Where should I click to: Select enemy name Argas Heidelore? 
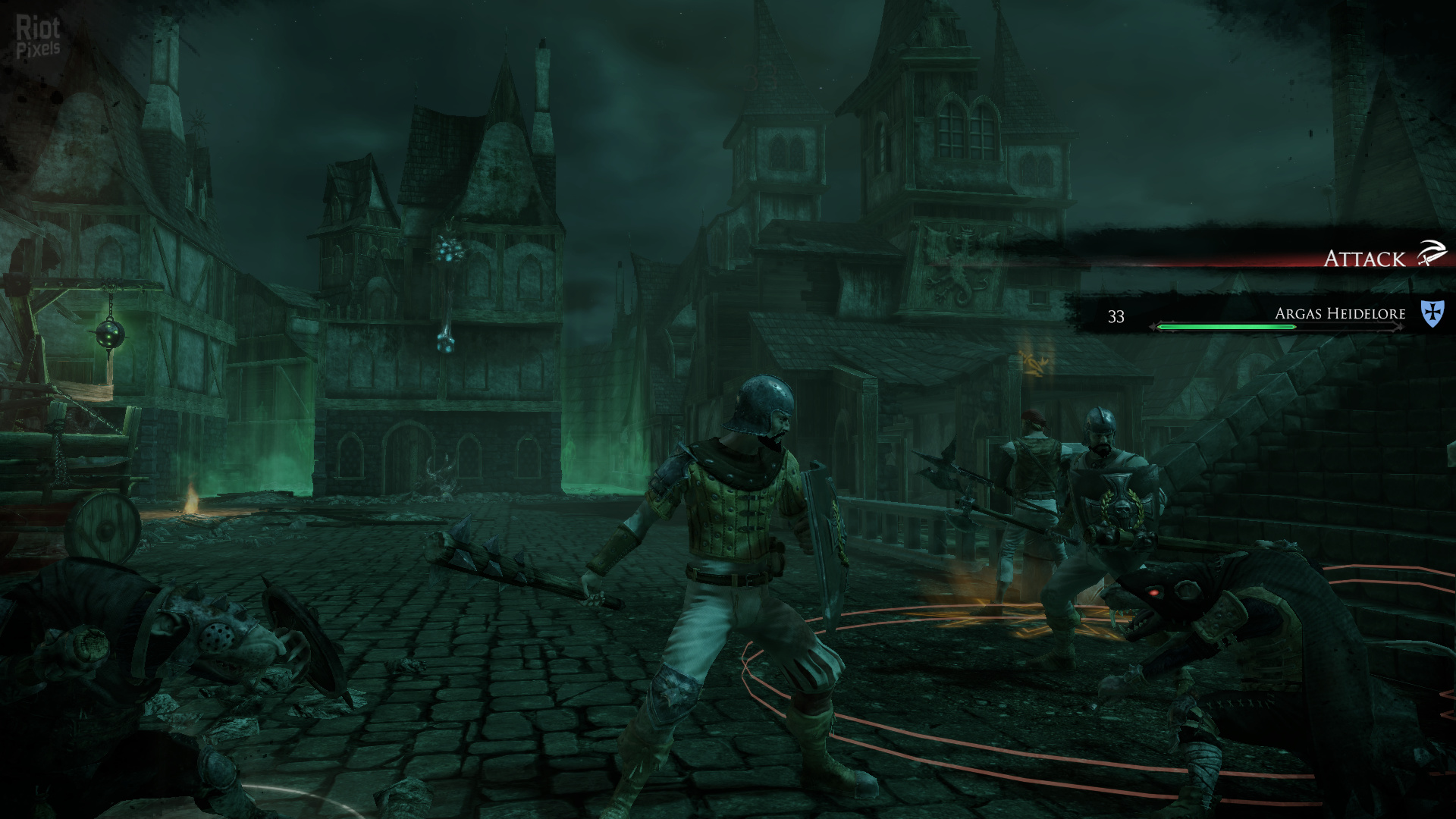(x=1342, y=313)
